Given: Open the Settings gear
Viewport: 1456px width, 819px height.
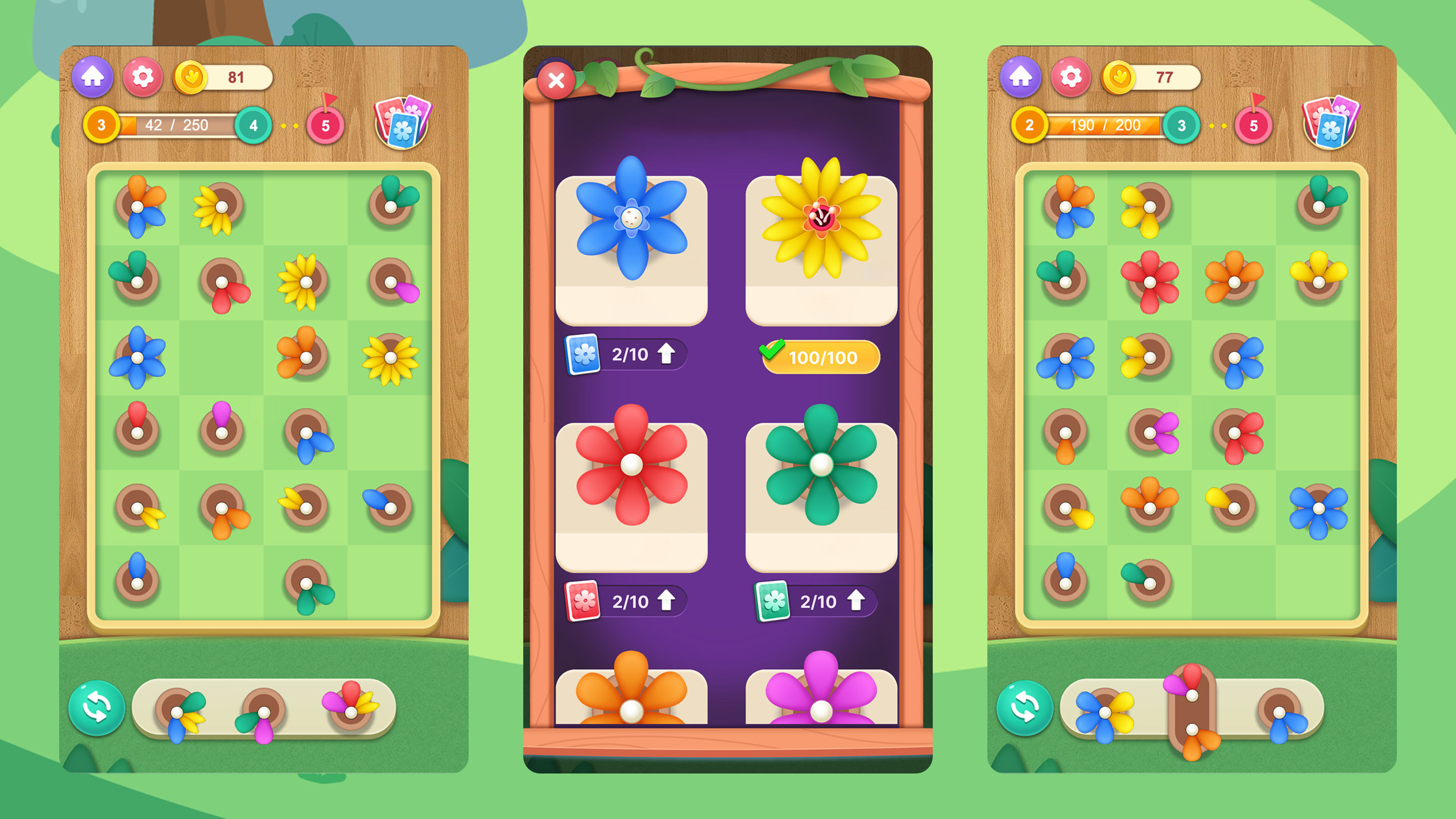Looking at the screenshot, I should (x=142, y=77).
